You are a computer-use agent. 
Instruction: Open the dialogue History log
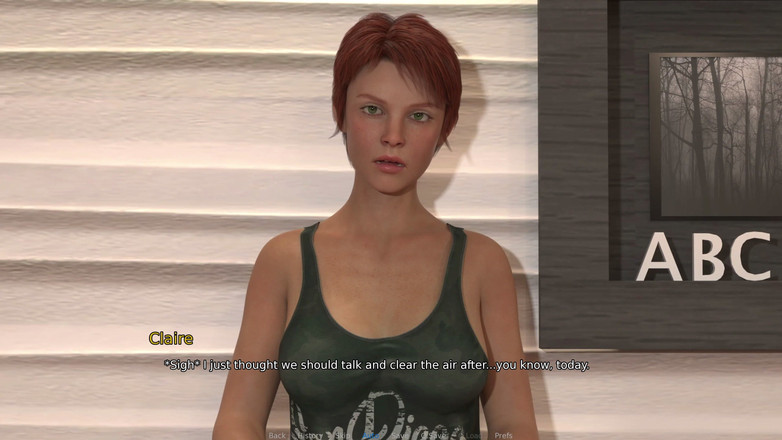coord(310,435)
